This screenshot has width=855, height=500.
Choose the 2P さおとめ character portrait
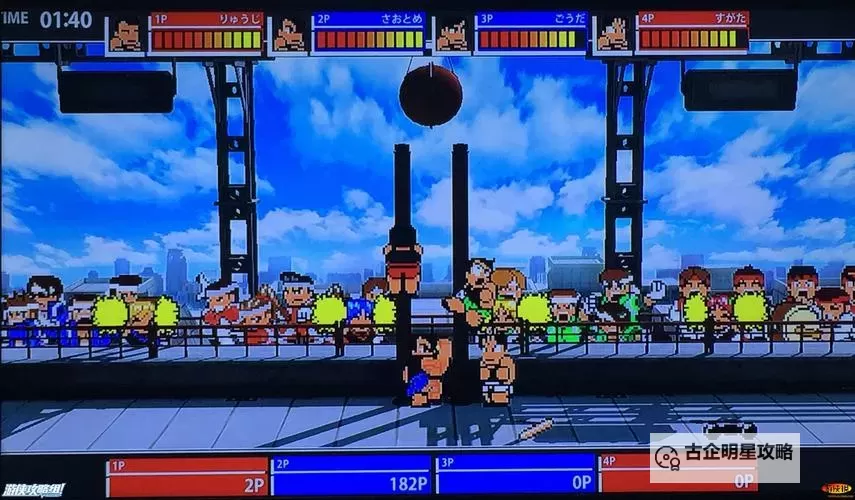tap(289, 34)
